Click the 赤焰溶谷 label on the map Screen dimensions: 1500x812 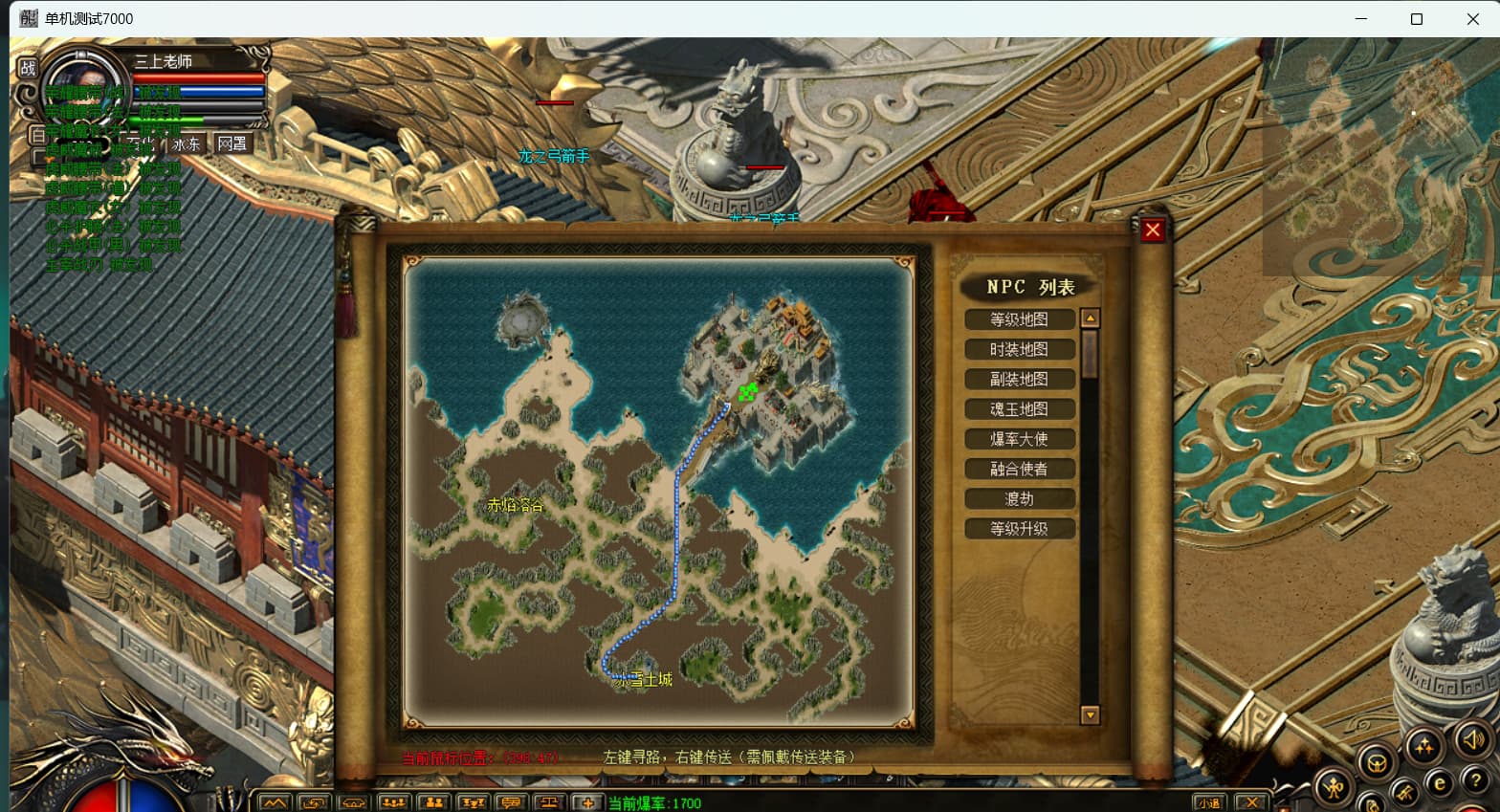[x=515, y=505]
